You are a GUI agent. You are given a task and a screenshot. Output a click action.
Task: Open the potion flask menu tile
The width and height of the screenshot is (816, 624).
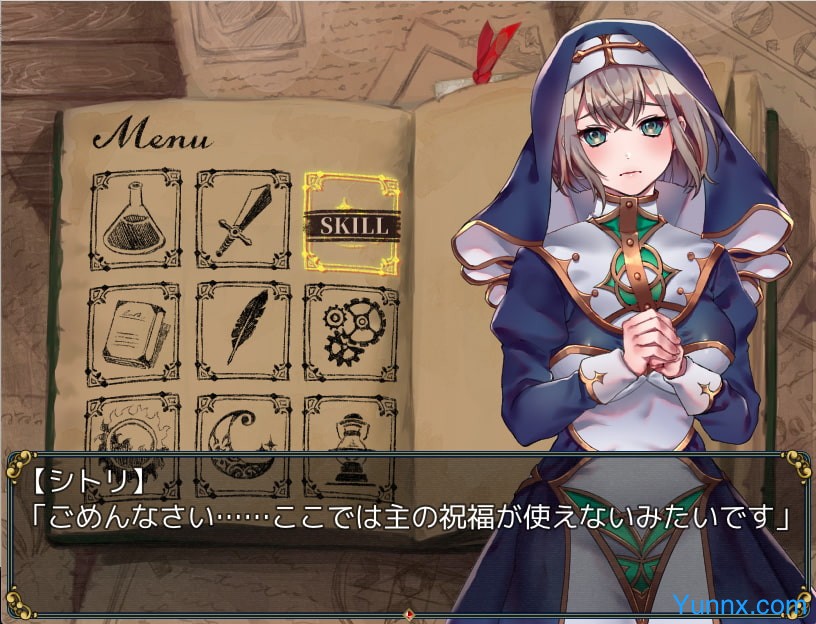[x=135, y=219]
